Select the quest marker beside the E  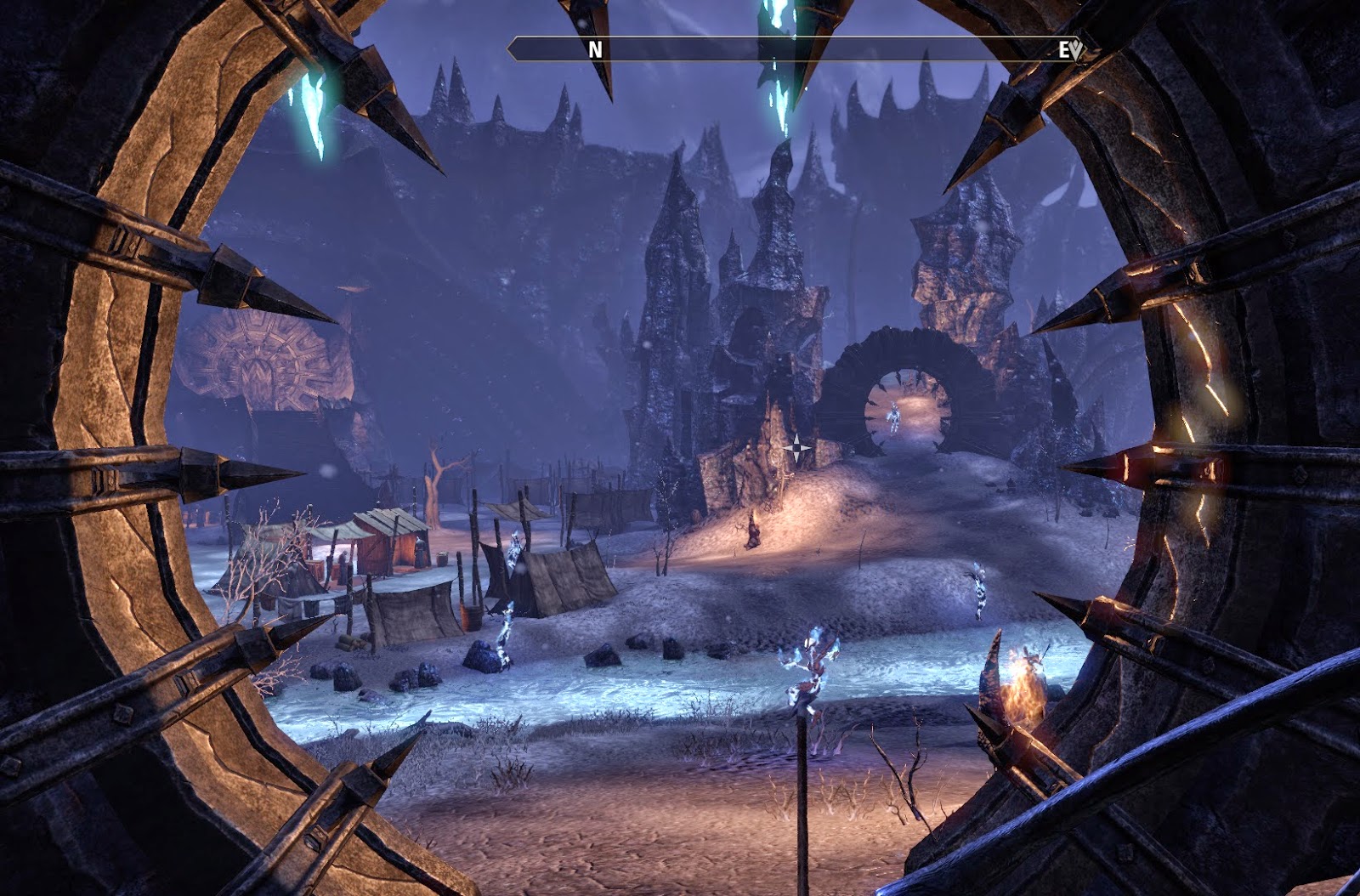(1076, 50)
